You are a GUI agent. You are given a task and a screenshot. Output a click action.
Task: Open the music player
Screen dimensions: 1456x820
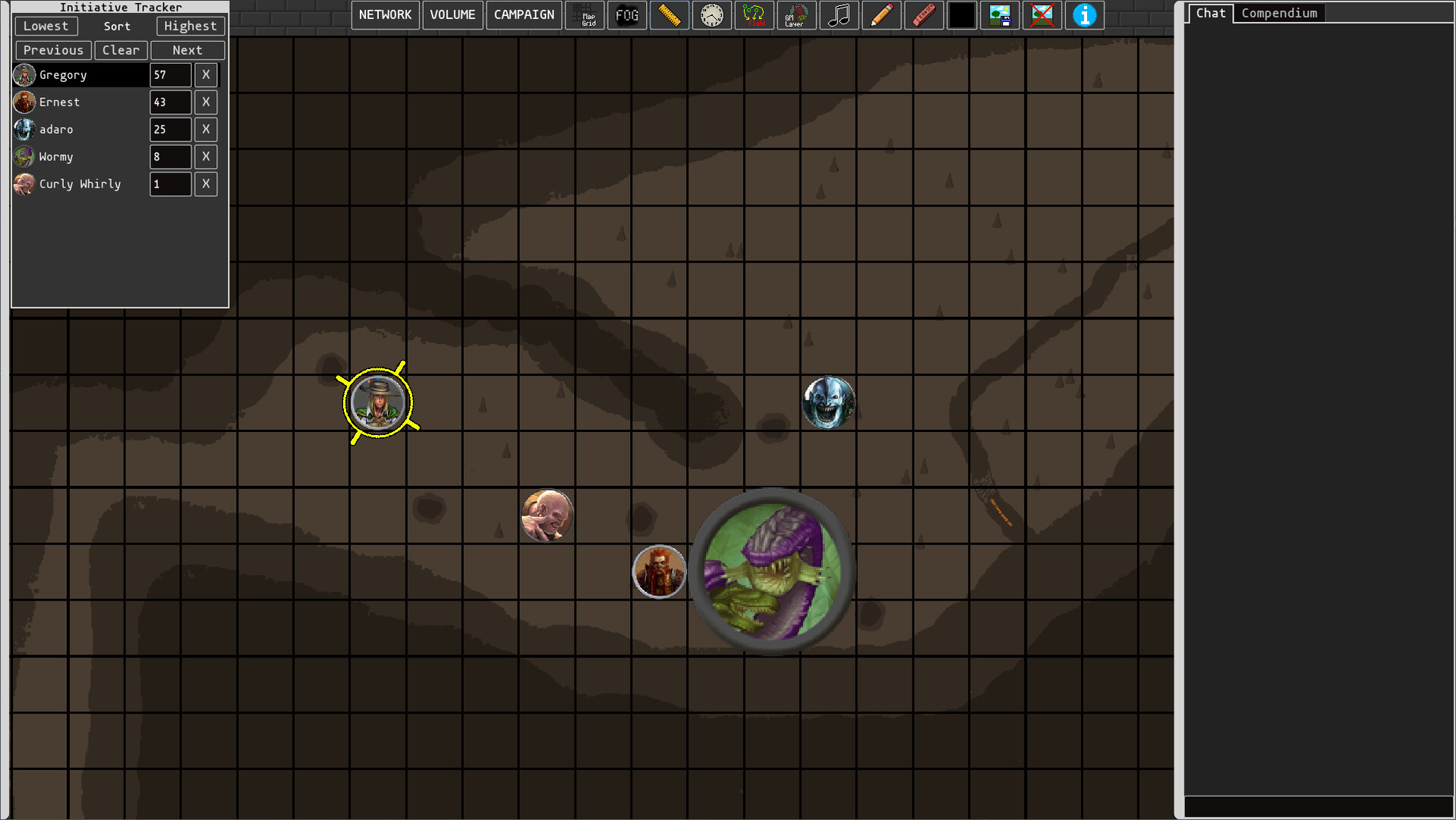pyautogui.click(x=840, y=15)
